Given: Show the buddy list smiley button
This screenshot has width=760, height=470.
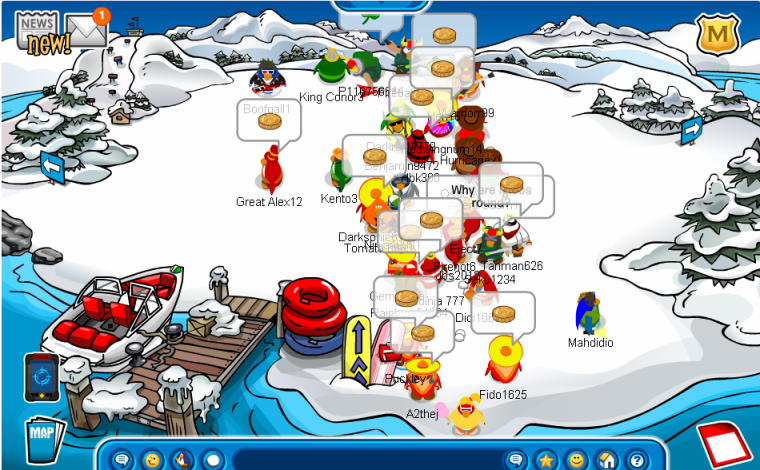Looking at the screenshot, I should click(x=576, y=460).
